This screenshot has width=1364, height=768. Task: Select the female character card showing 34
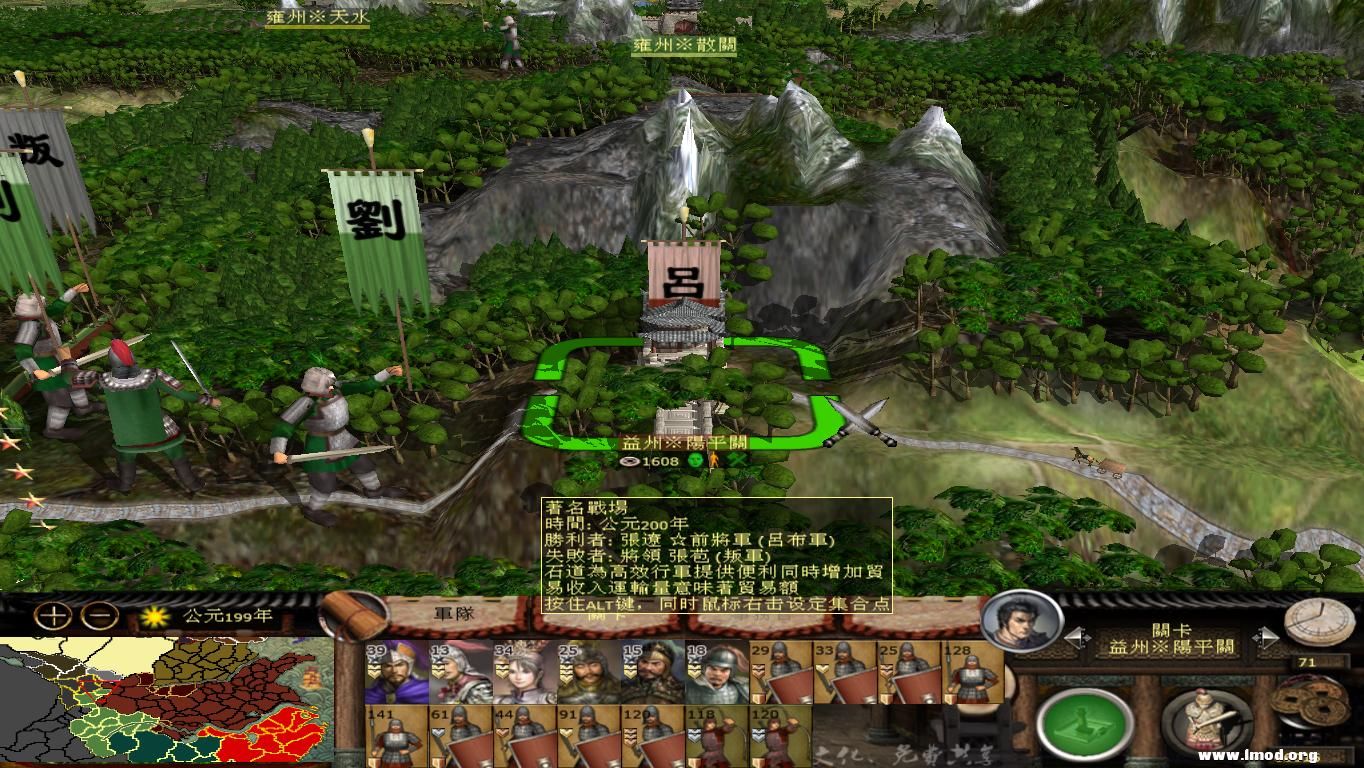pos(524,673)
